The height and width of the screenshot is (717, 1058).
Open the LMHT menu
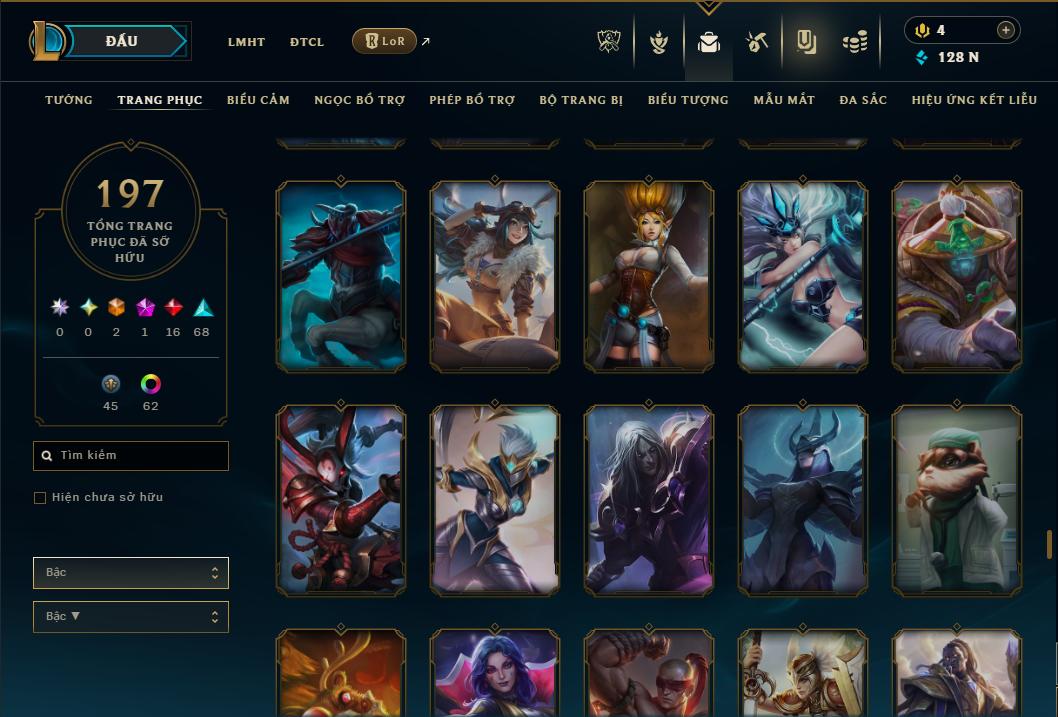[x=246, y=42]
